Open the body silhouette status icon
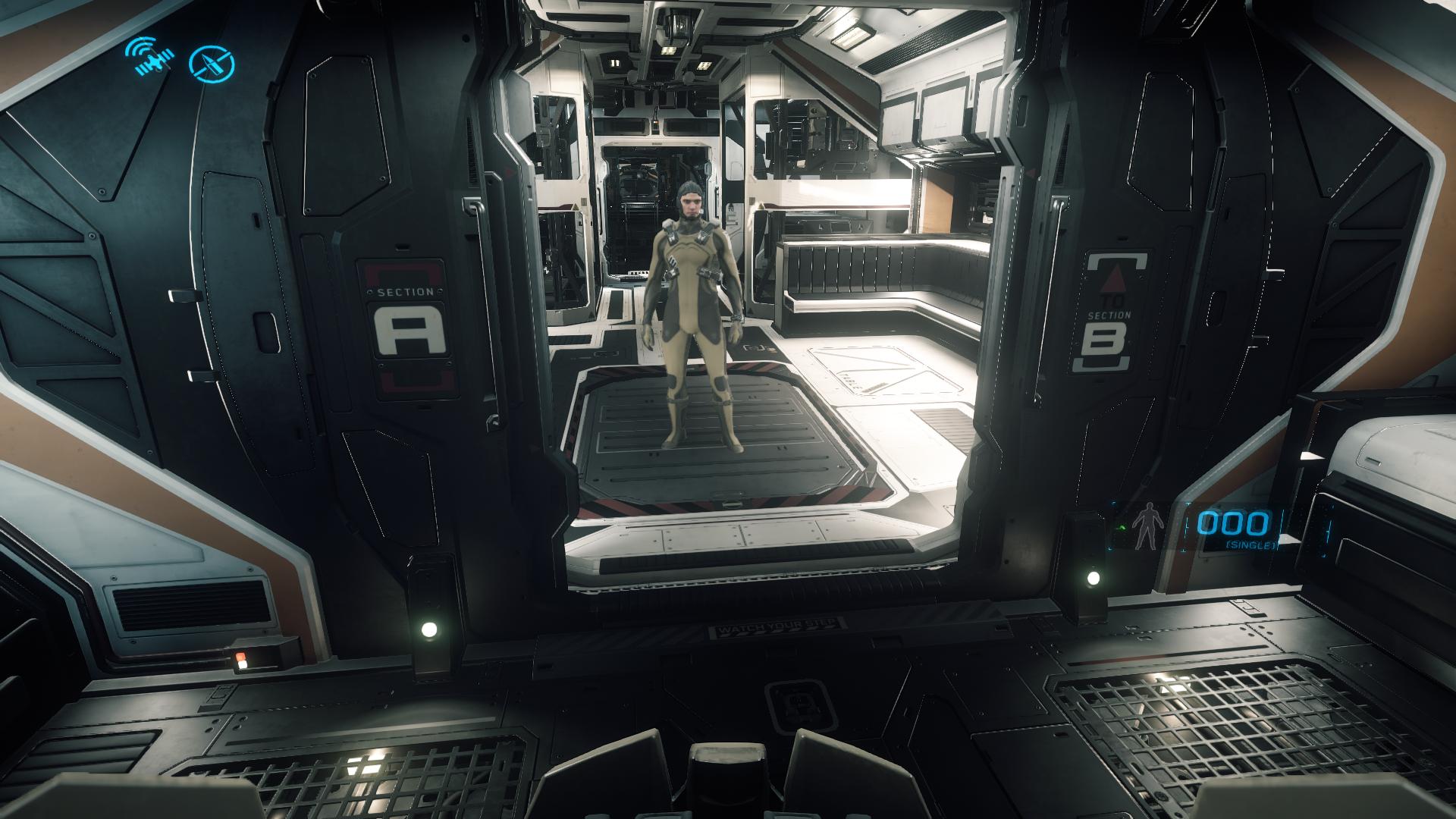 click(x=1143, y=529)
